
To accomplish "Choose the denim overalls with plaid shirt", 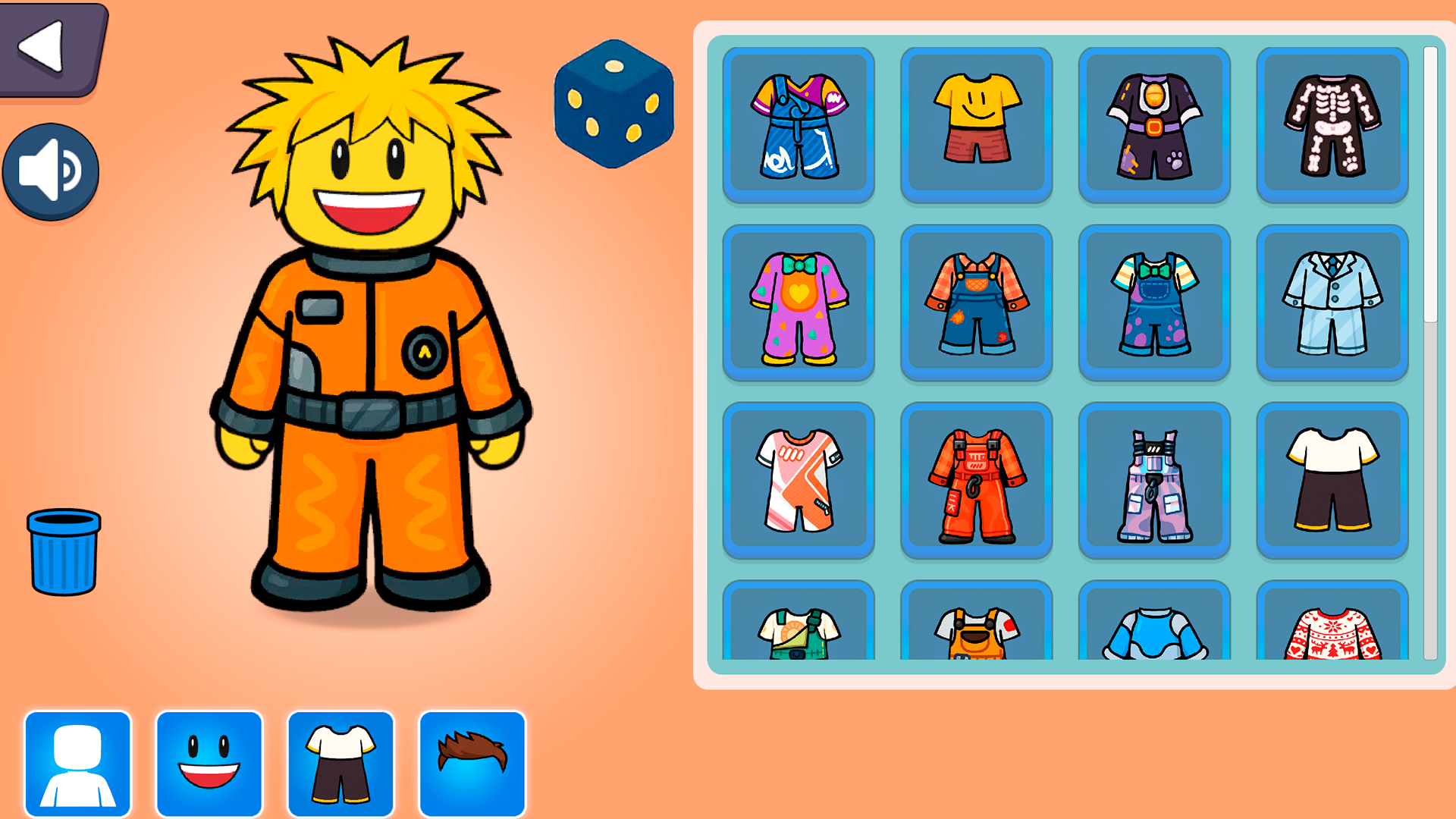I will pyautogui.click(x=977, y=302).
